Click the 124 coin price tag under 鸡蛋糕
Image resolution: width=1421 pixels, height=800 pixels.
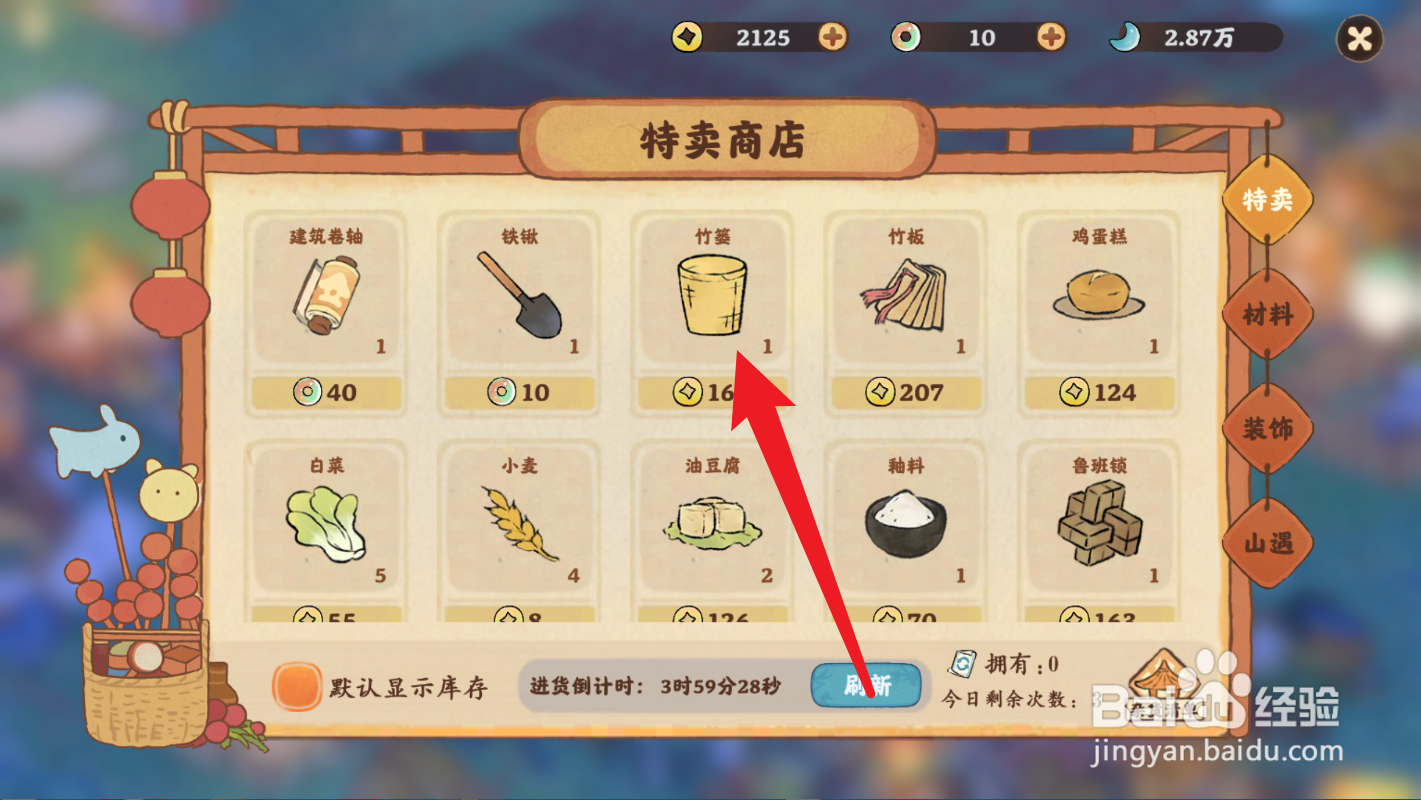click(1098, 393)
